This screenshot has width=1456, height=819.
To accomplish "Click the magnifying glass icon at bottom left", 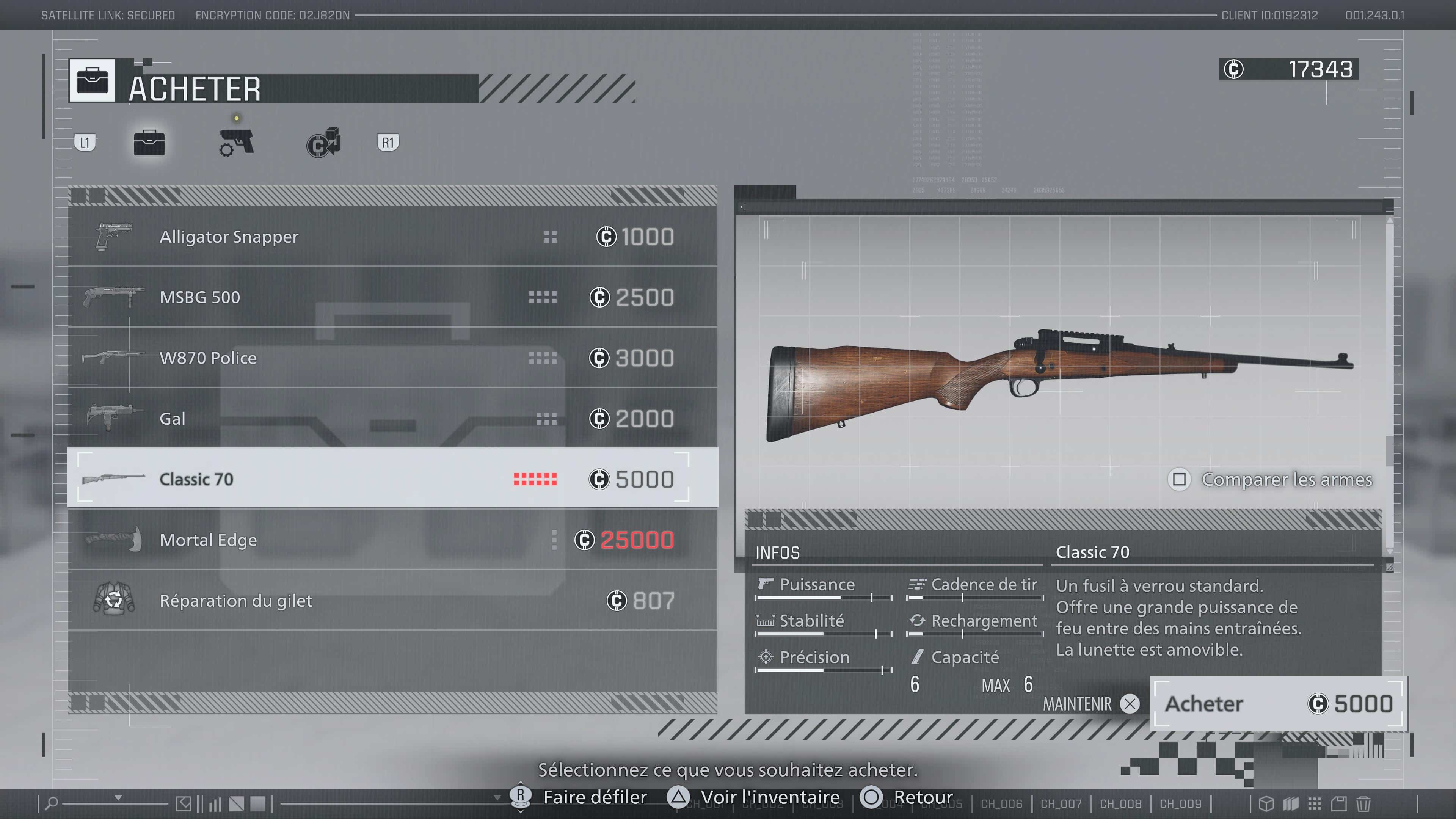I will (x=53, y=803).
